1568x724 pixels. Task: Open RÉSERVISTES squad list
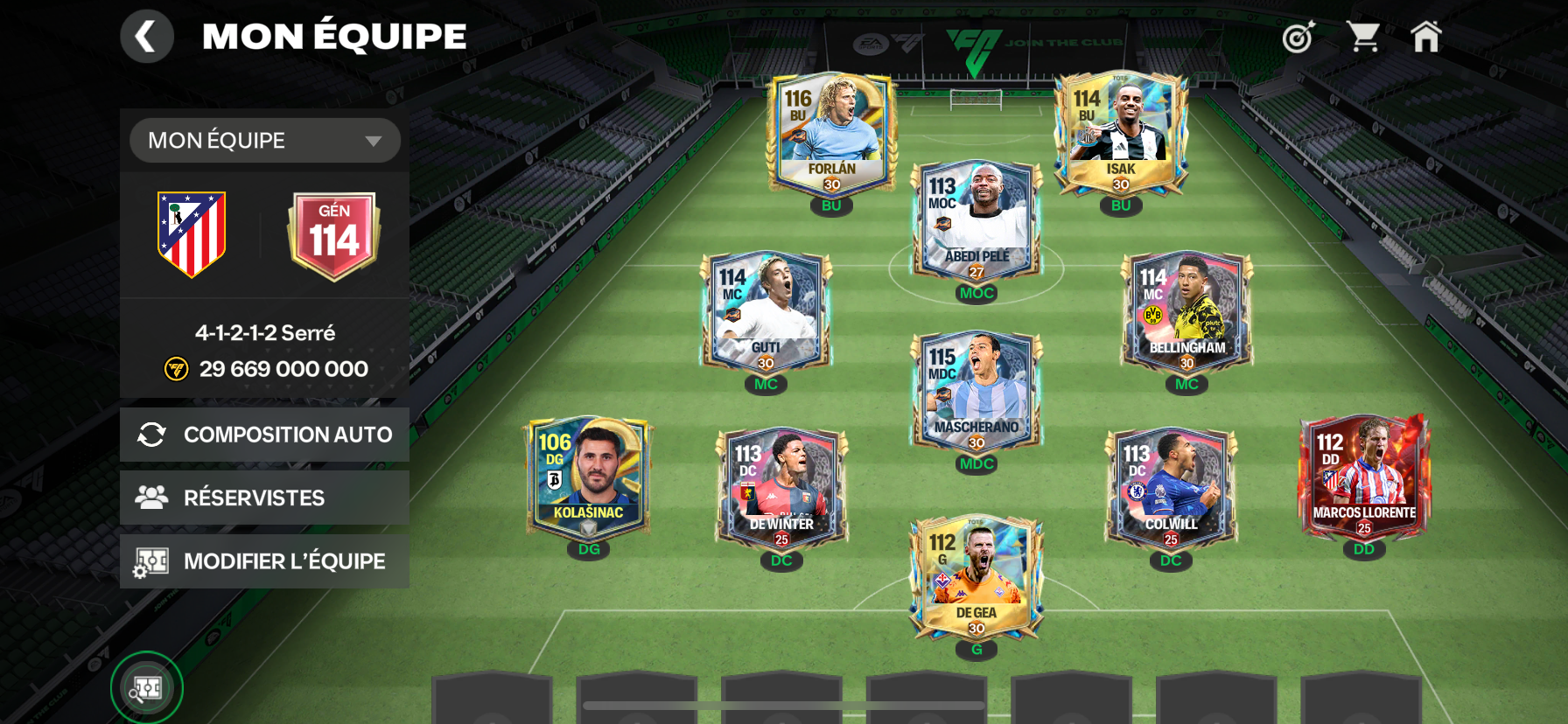pyautogui.click(x=264, y=497)
